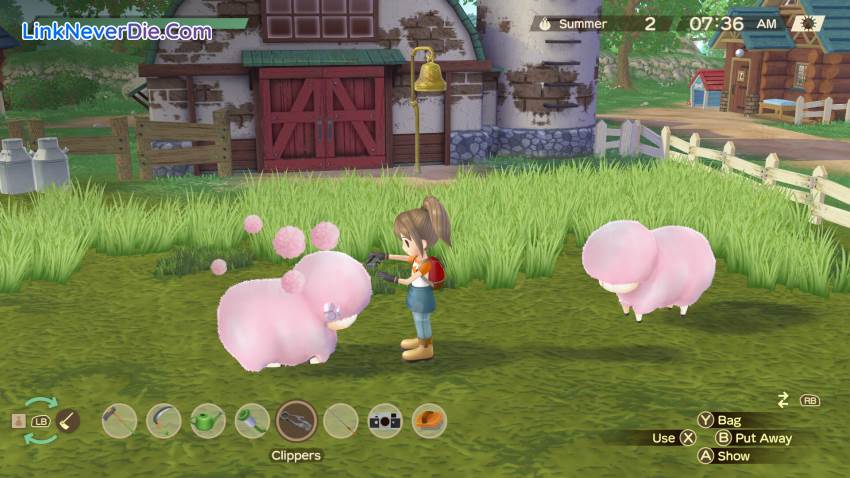The height and width of the screenshot is (478, 850).
Task: Select the orange tent item slot
Action: click(429, 421)
